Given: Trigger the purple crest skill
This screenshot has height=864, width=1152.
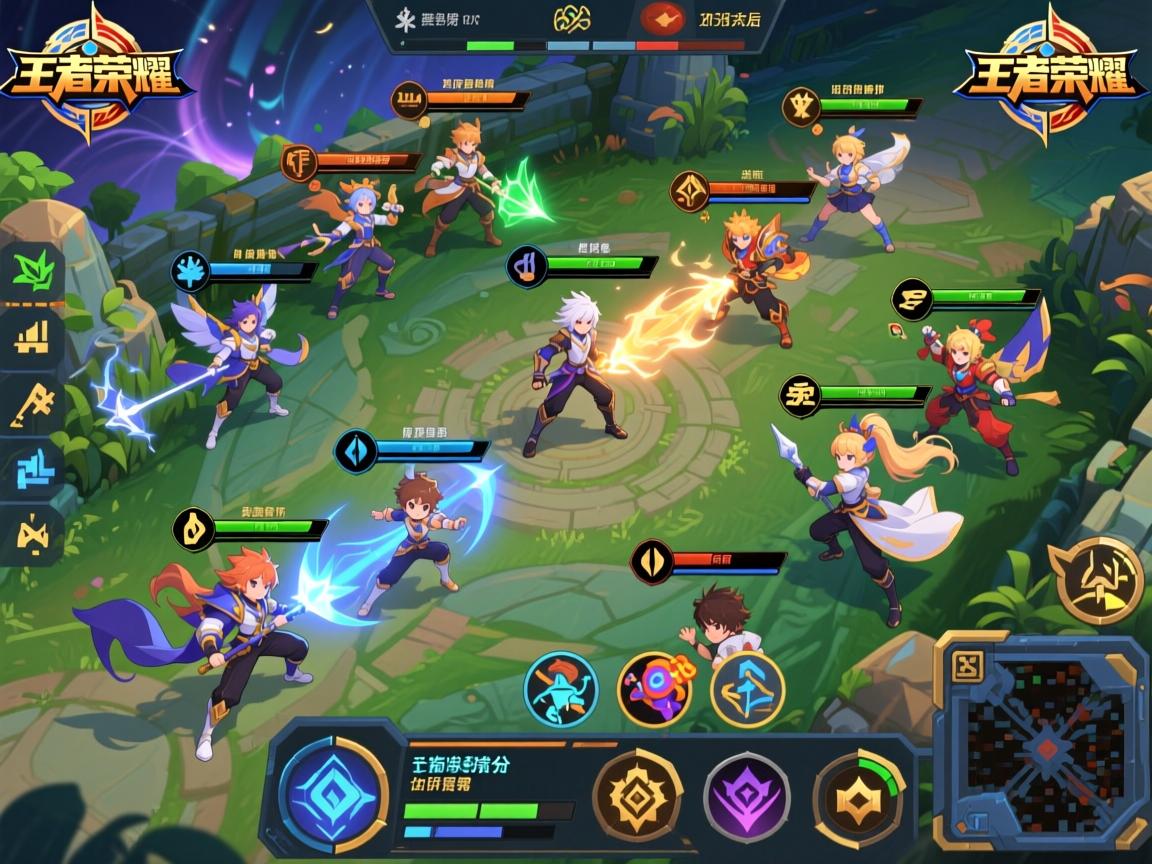Looking at the screenshot, I should pyautogui.click(x=746, y=798).
